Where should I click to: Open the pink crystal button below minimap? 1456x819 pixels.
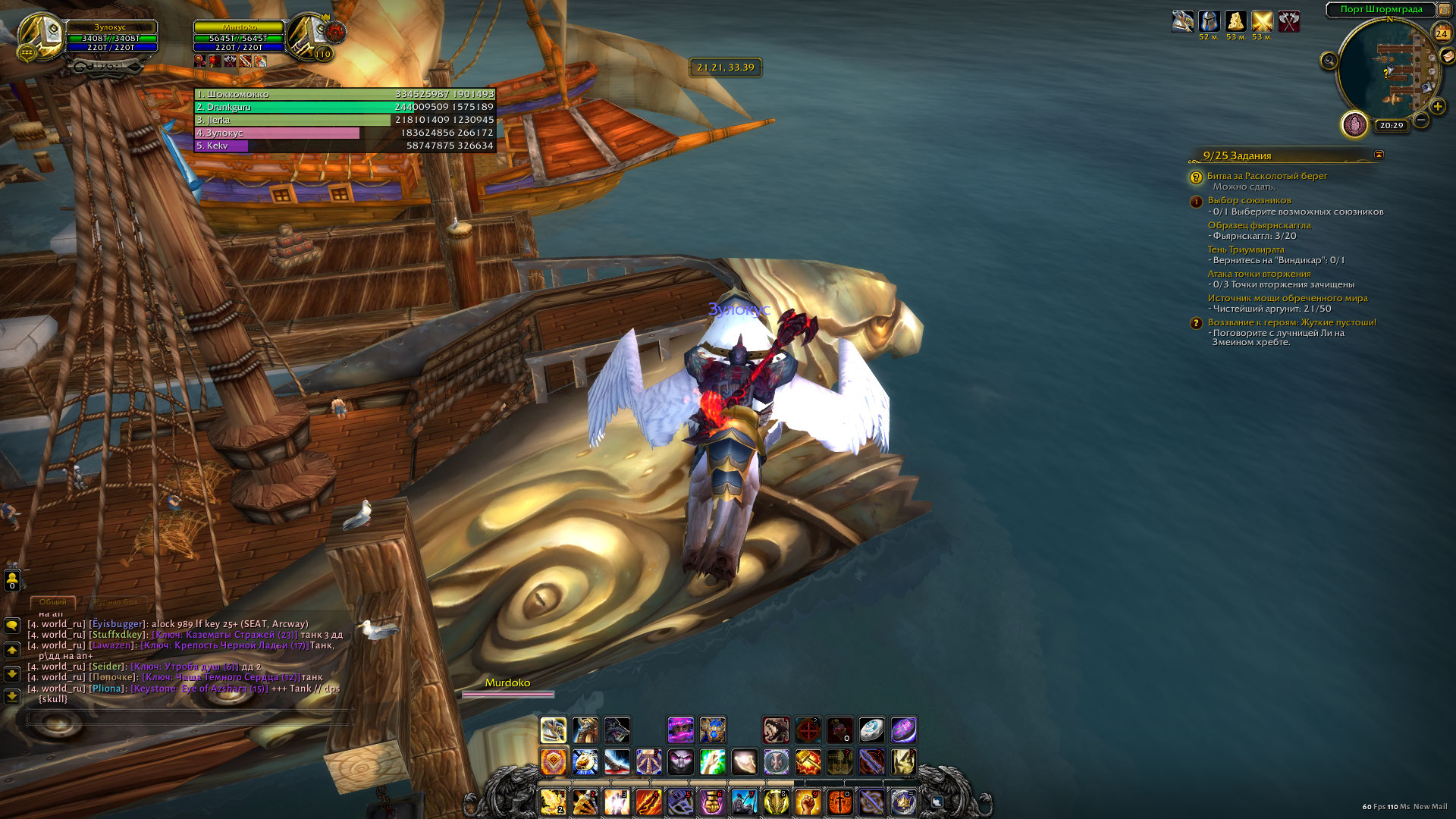[x=1354, y=124]
